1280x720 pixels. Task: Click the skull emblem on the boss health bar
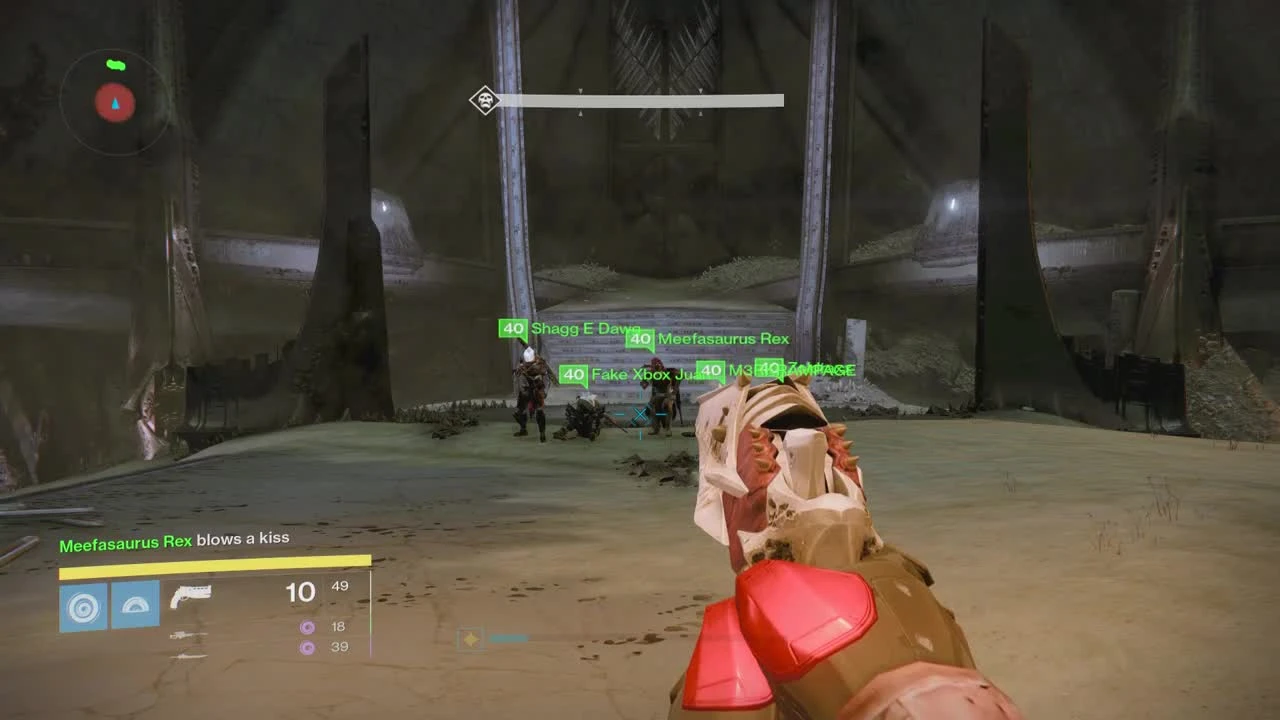pos(484,99)
